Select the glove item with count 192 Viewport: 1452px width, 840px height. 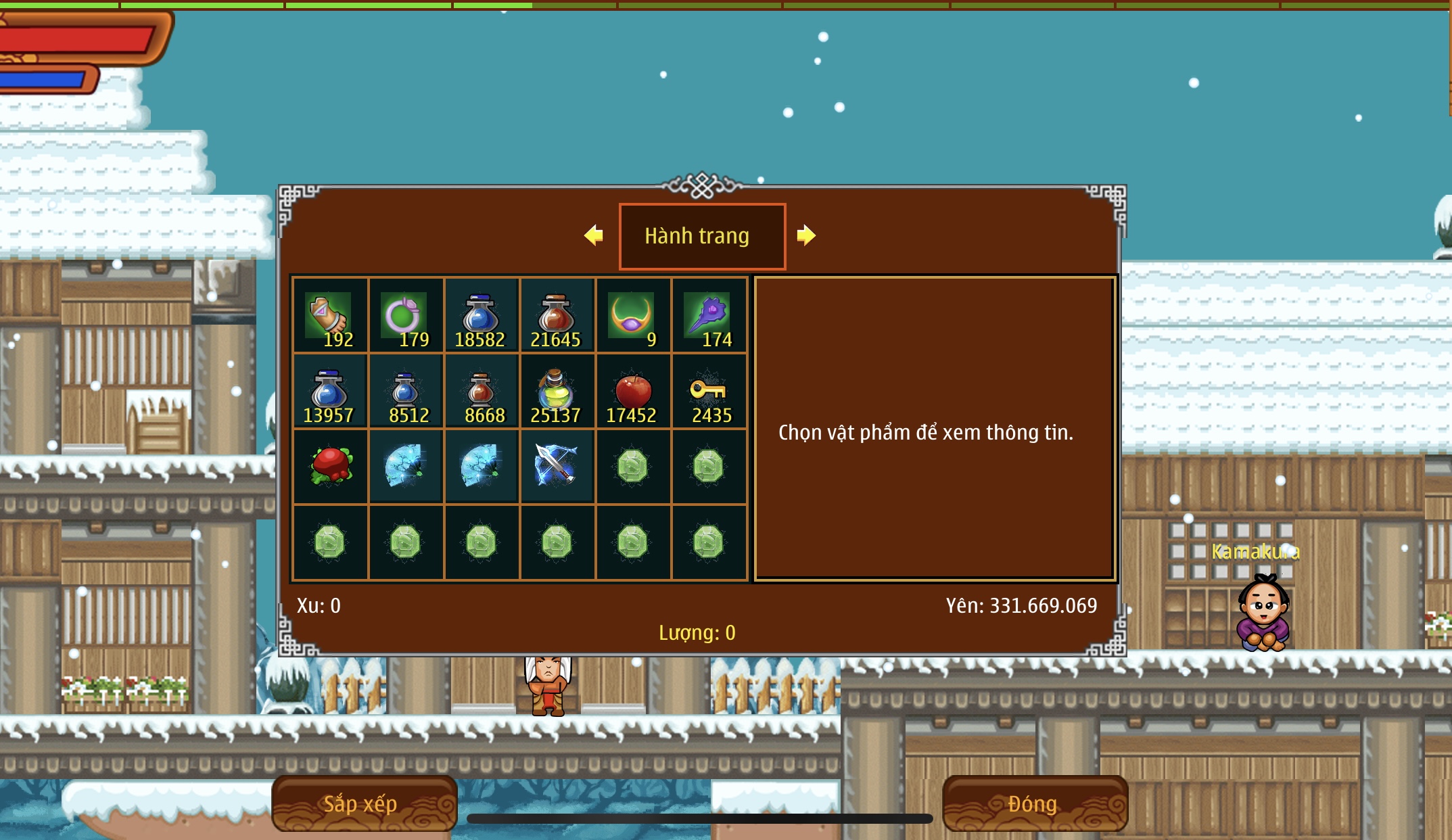330,315
